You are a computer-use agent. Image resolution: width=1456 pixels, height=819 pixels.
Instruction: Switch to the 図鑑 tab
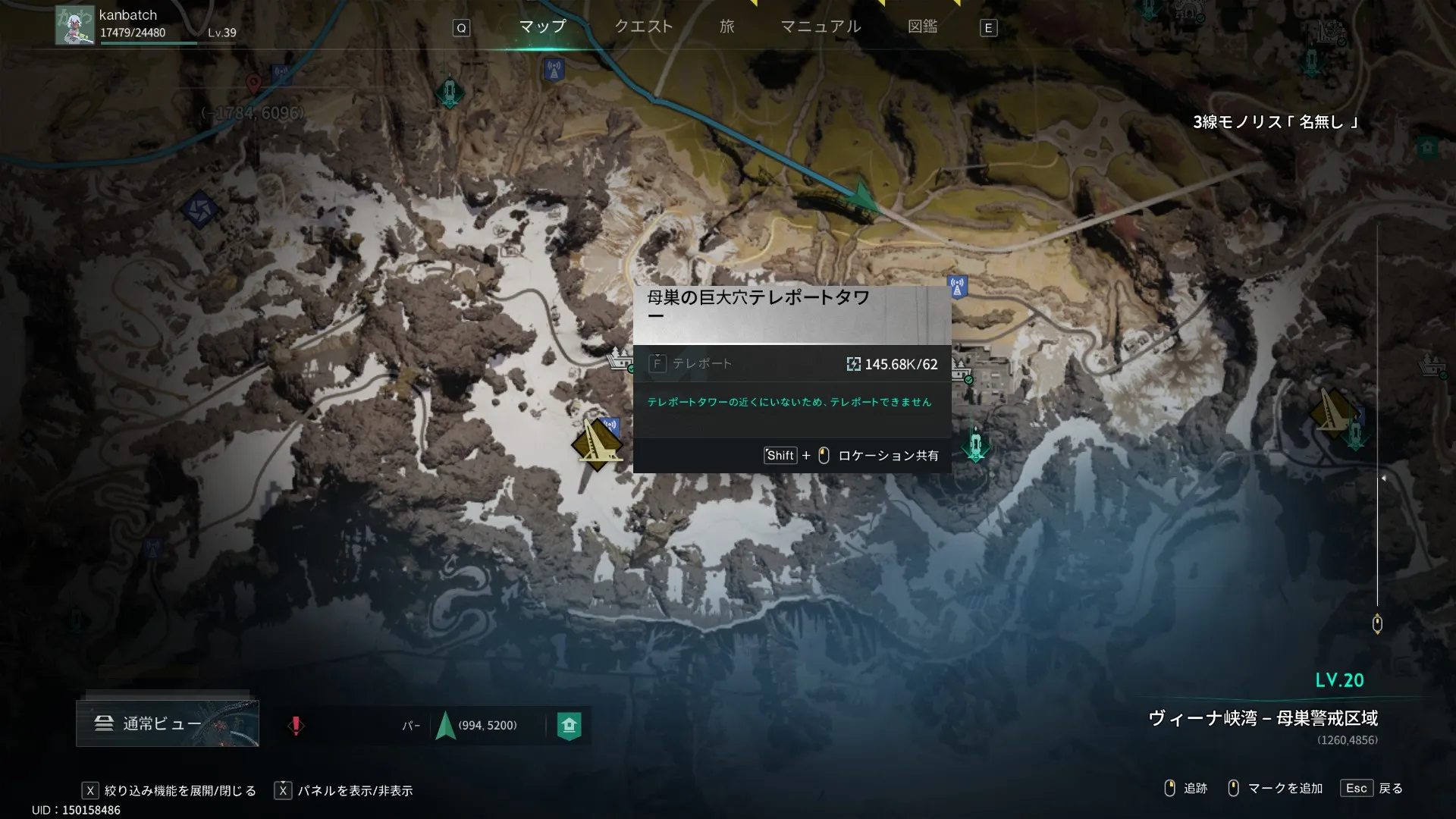[x=922, y=27]
